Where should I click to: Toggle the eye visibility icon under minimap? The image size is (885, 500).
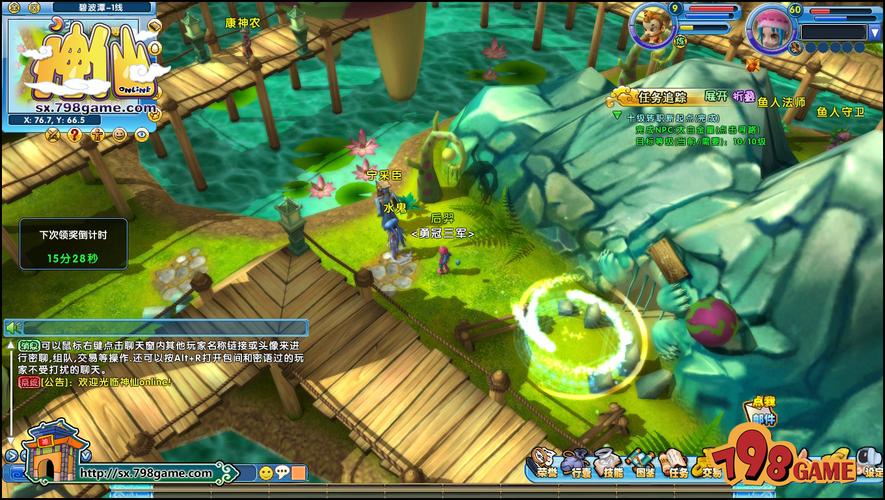[x=141, y=135]
